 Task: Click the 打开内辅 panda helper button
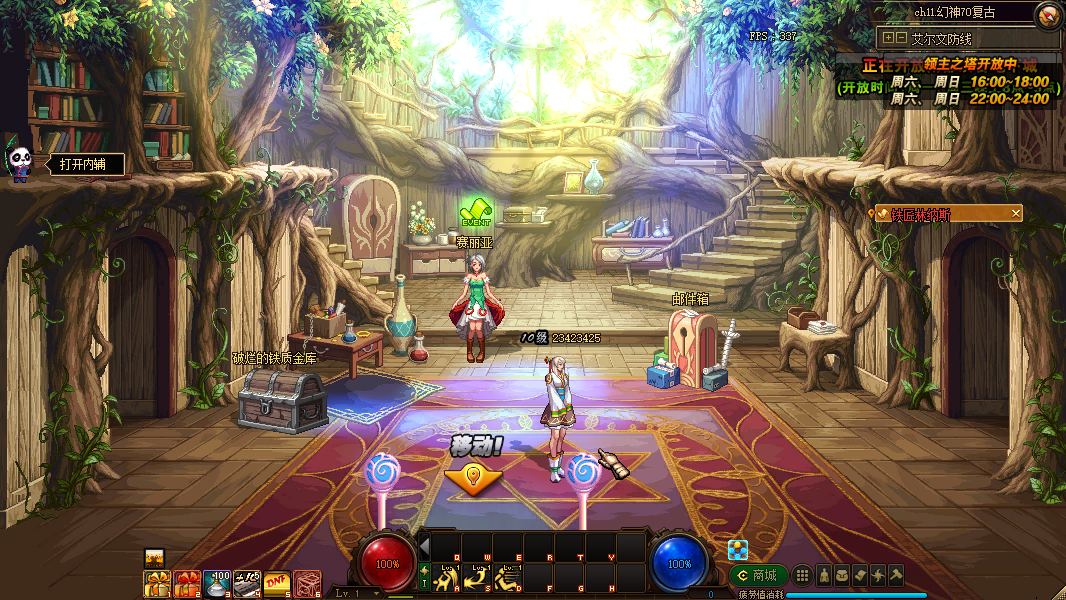[80, 164]
